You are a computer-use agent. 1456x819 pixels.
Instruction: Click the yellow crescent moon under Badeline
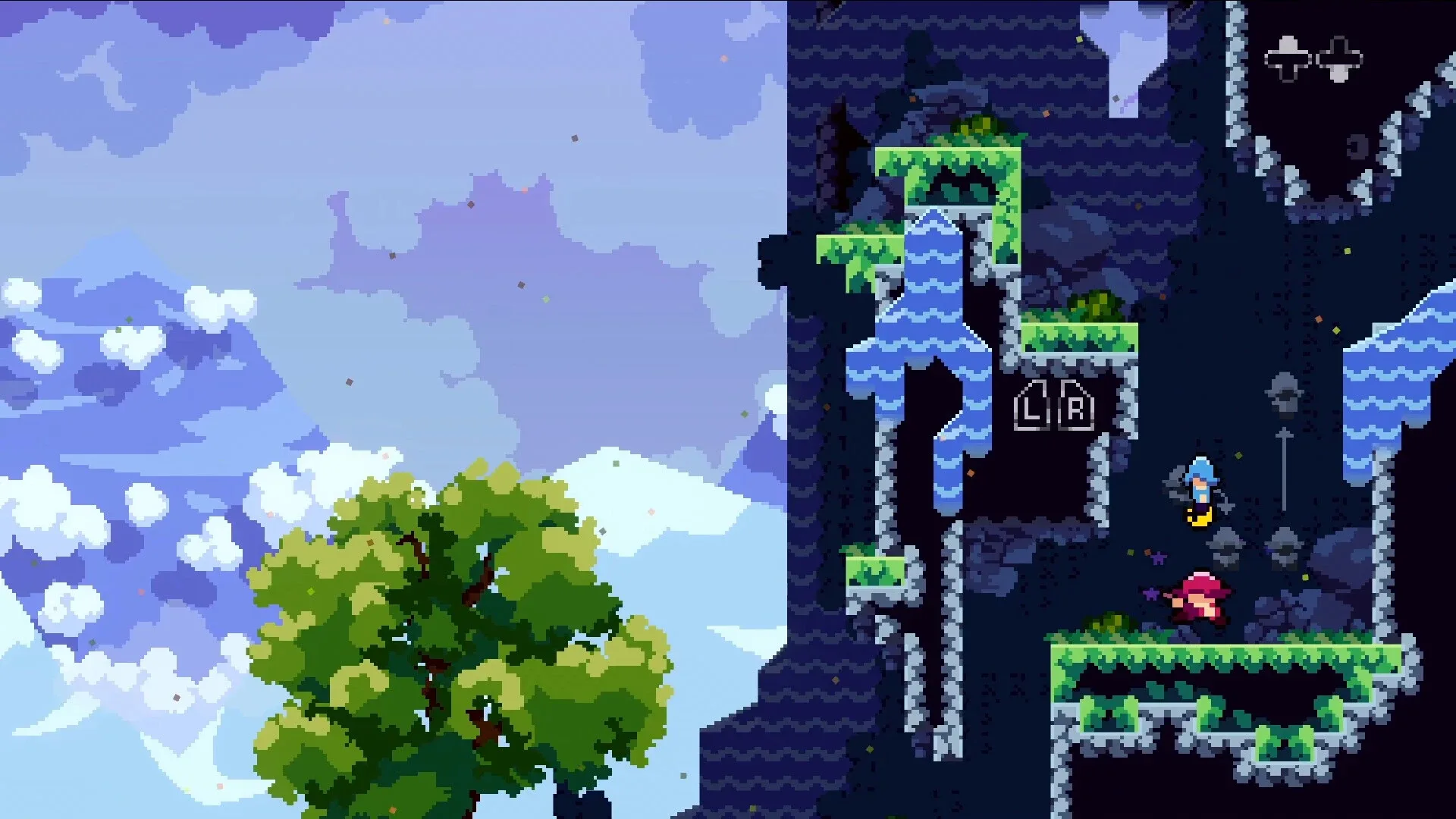1200,517
